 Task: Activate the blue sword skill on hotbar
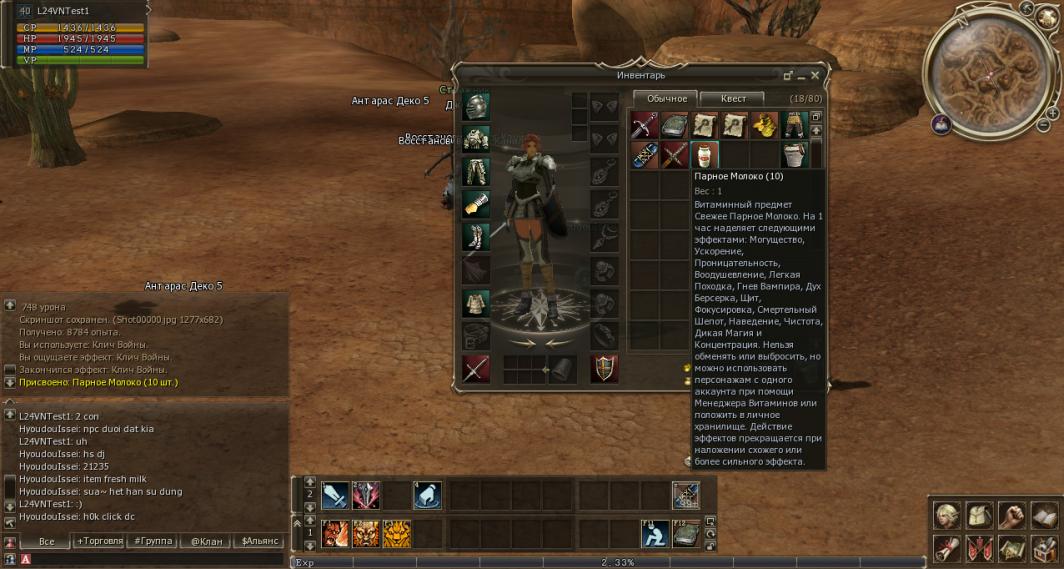[334, 494]
